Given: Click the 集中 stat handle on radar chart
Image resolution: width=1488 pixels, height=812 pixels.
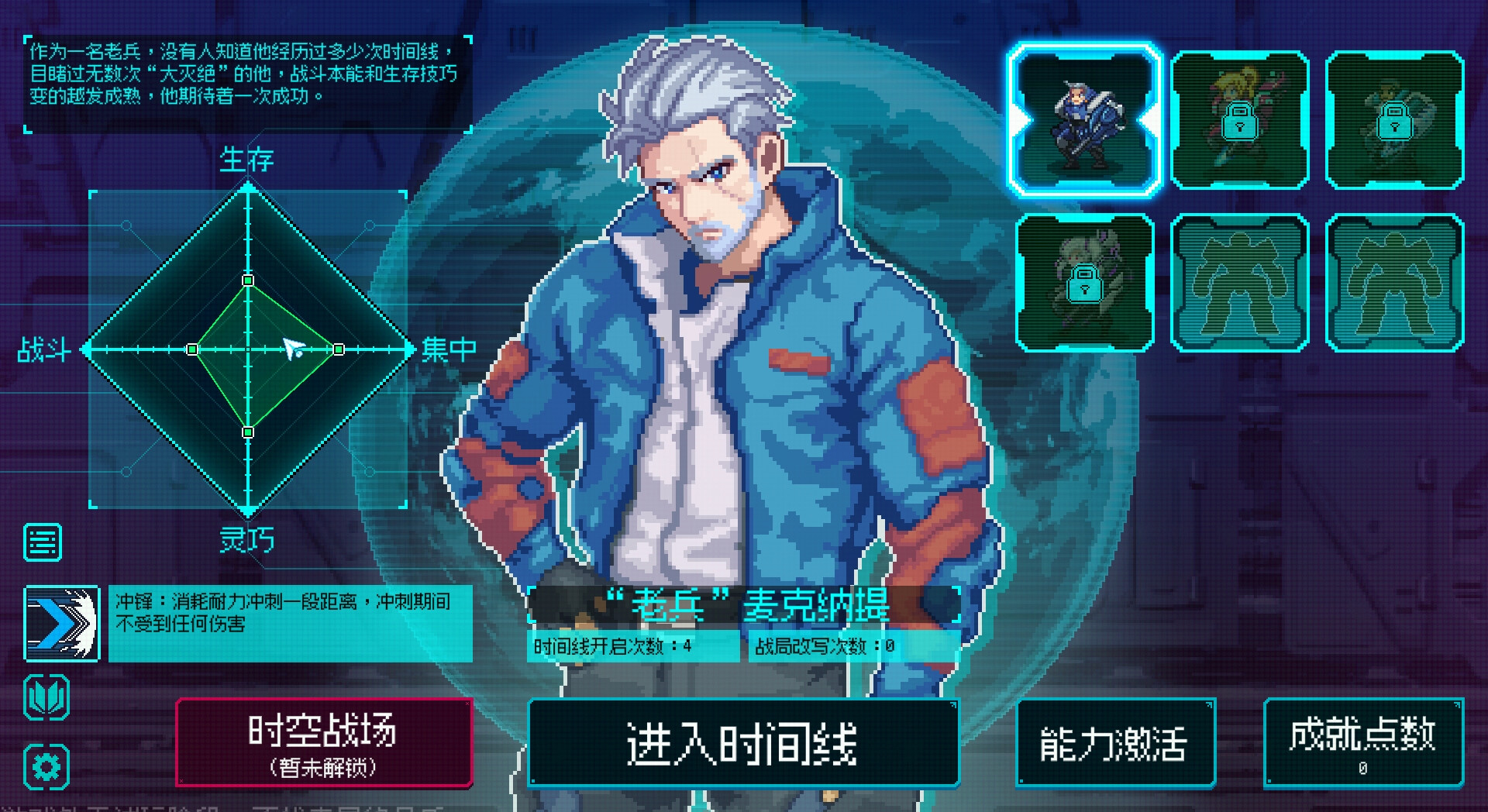Looking at the screenshot, I should (337, 350).
